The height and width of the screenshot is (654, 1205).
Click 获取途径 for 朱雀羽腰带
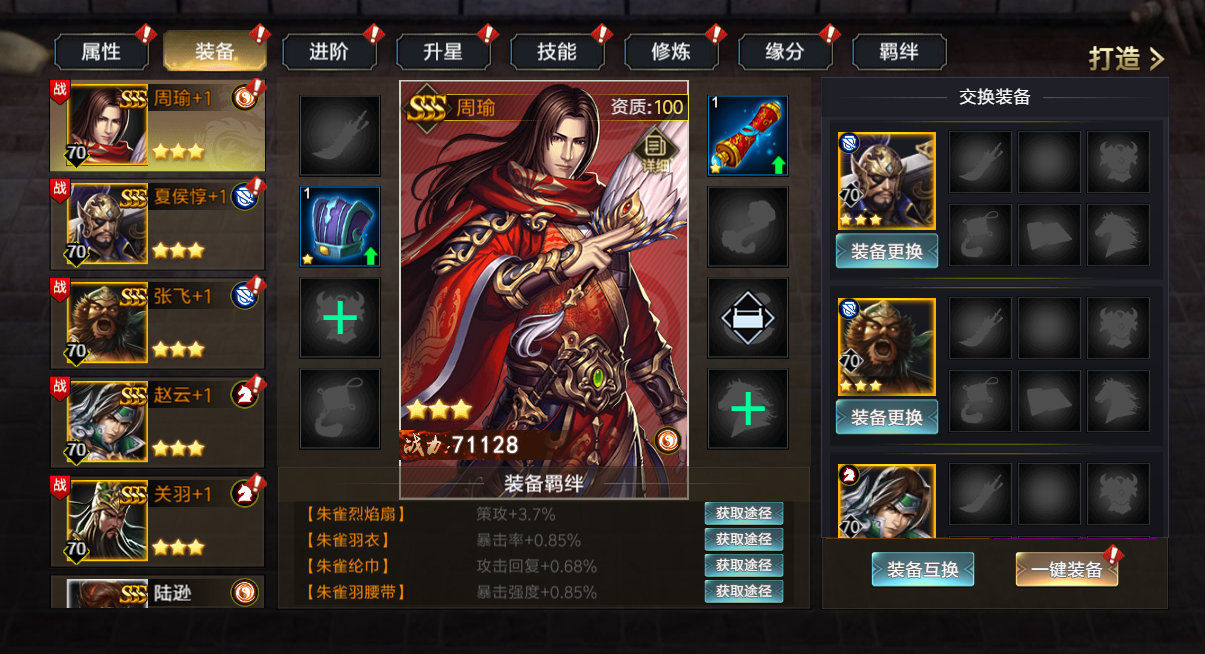[x=743, y=592]
